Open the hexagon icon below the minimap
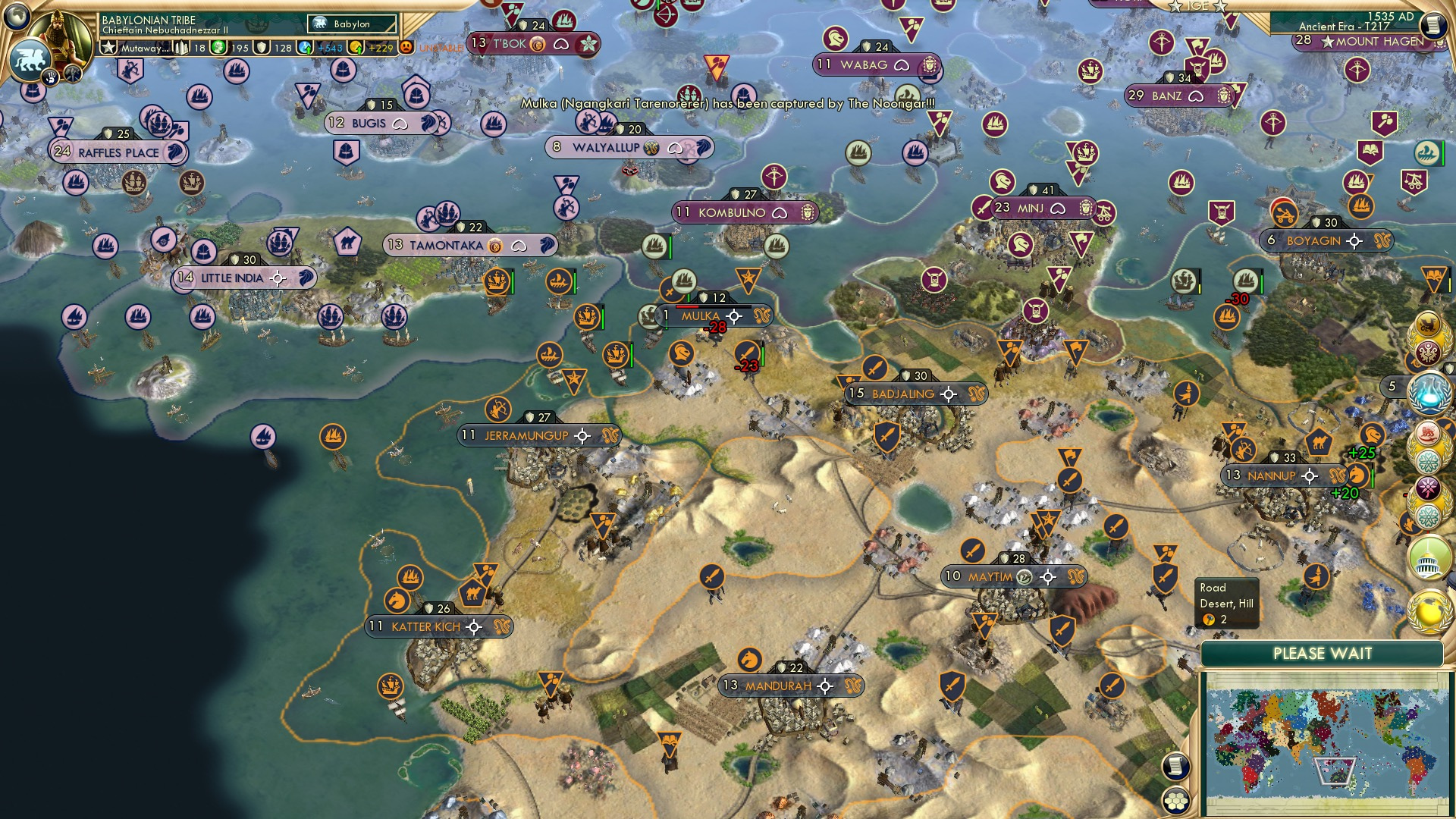The width and height of the screenshot is (1456, 819). [1176, 802]
